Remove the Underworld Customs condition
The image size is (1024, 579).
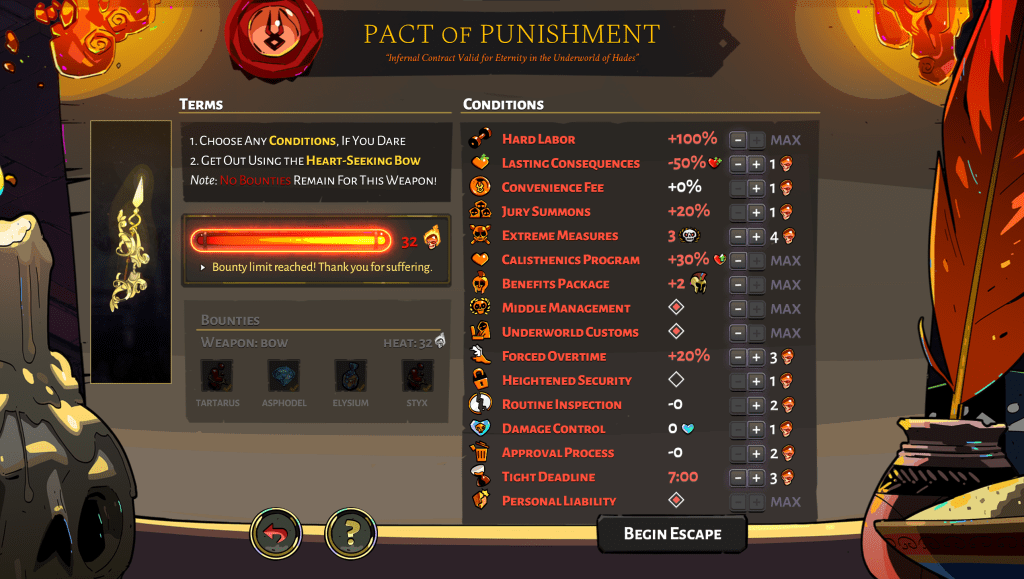(x=738, y=333)
